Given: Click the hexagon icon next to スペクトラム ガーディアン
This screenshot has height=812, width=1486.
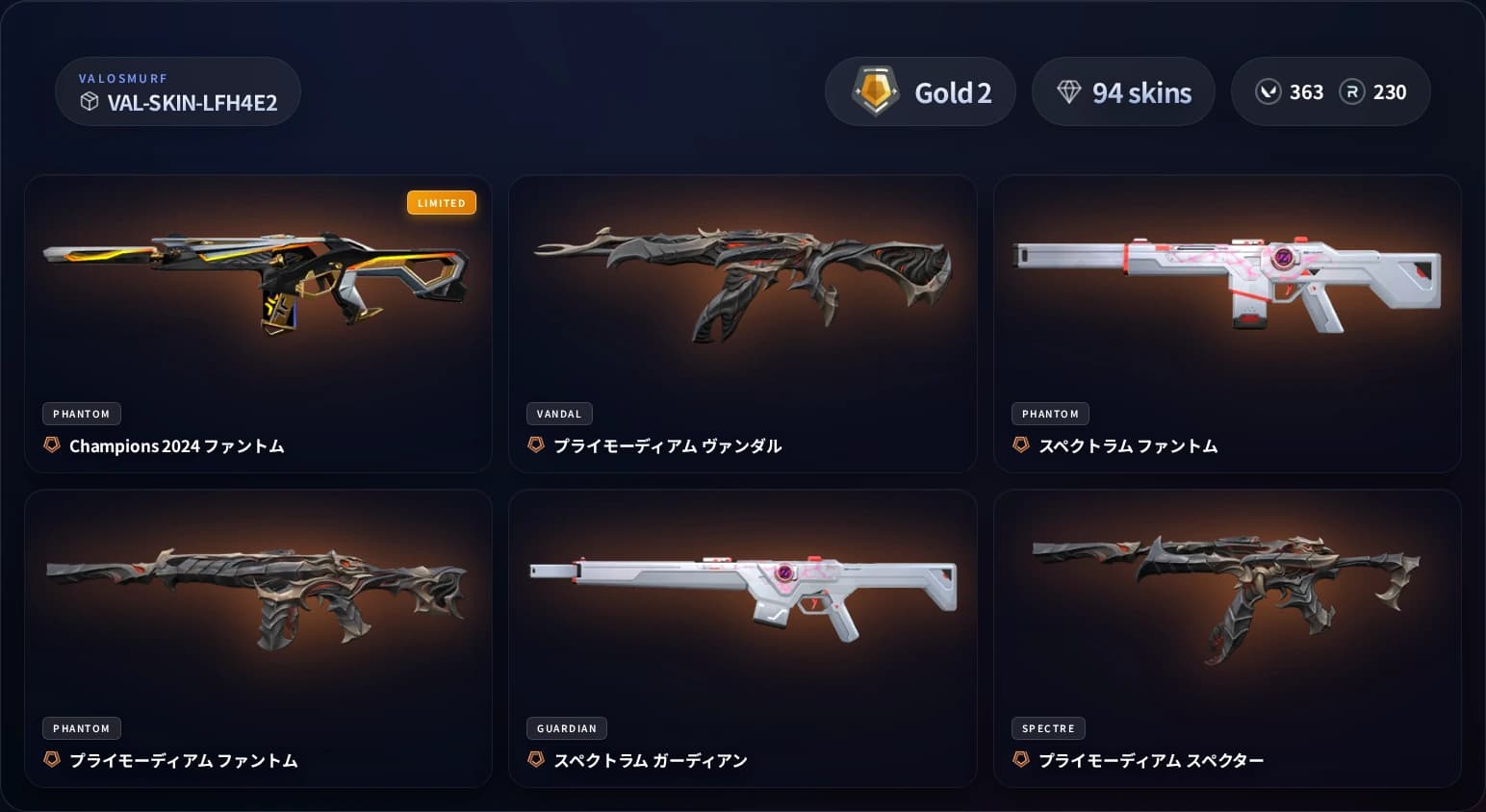Looking at the screenshot, I should click(537, 760).
